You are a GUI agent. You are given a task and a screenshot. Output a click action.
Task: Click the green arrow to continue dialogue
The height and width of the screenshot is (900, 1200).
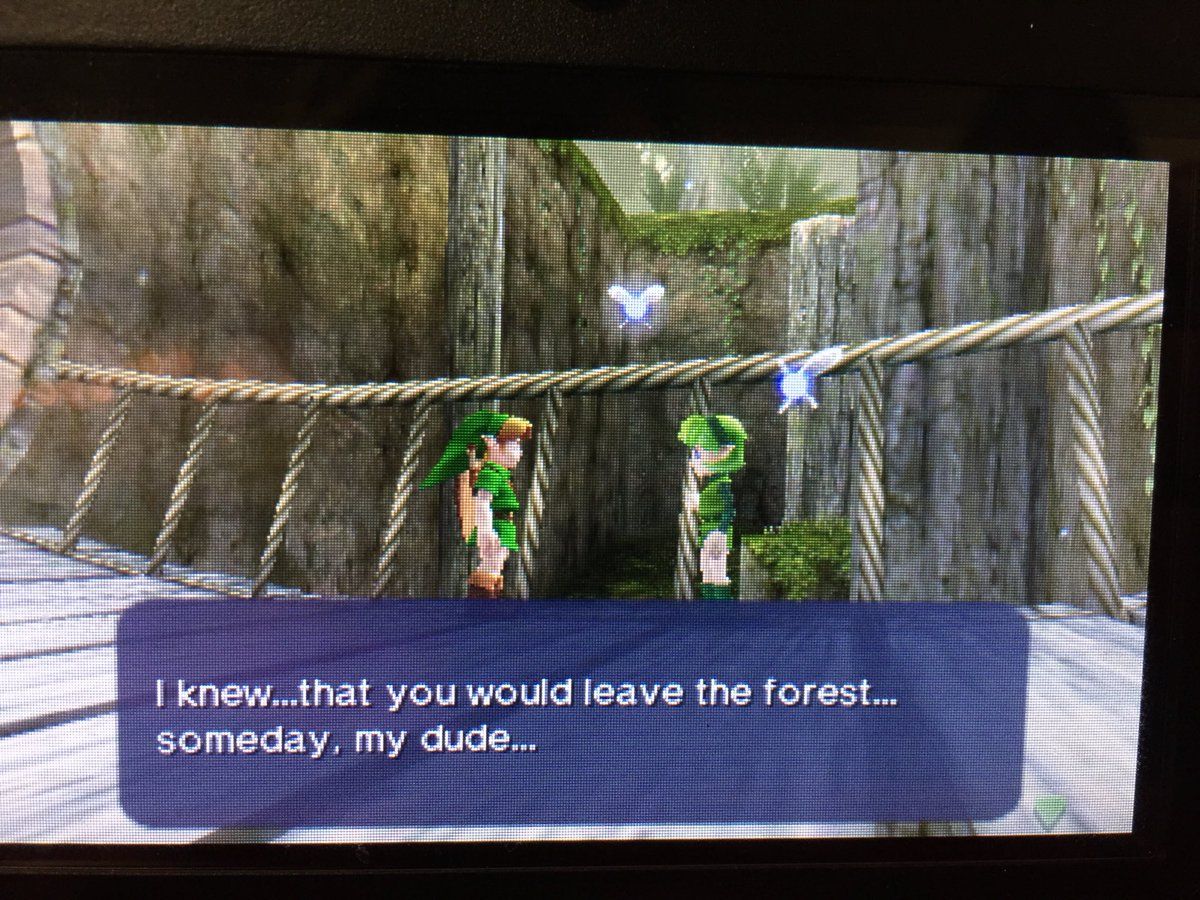pos(1048,811)
